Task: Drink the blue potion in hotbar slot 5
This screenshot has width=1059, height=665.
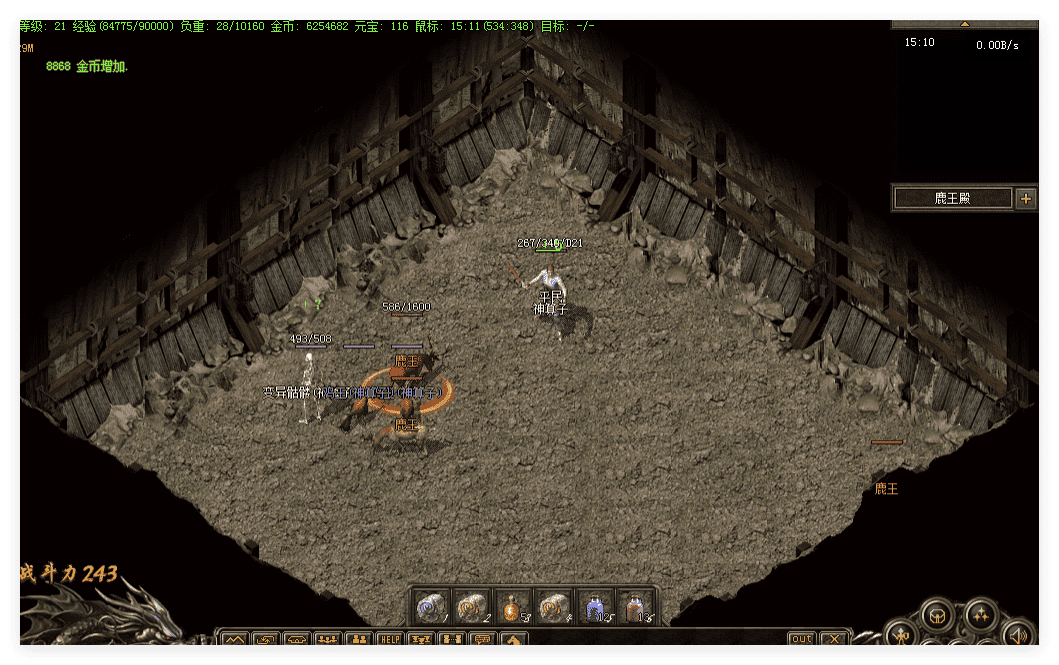Action: point(594,606)
